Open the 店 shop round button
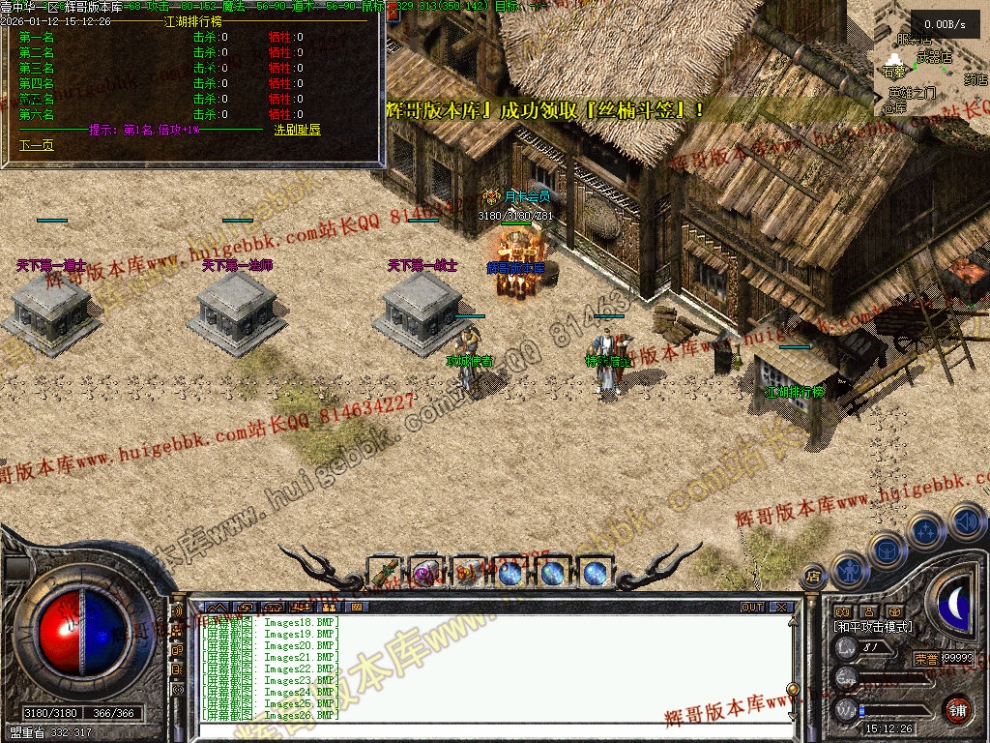The image size is (990, 743). click(x=813, y=576)
